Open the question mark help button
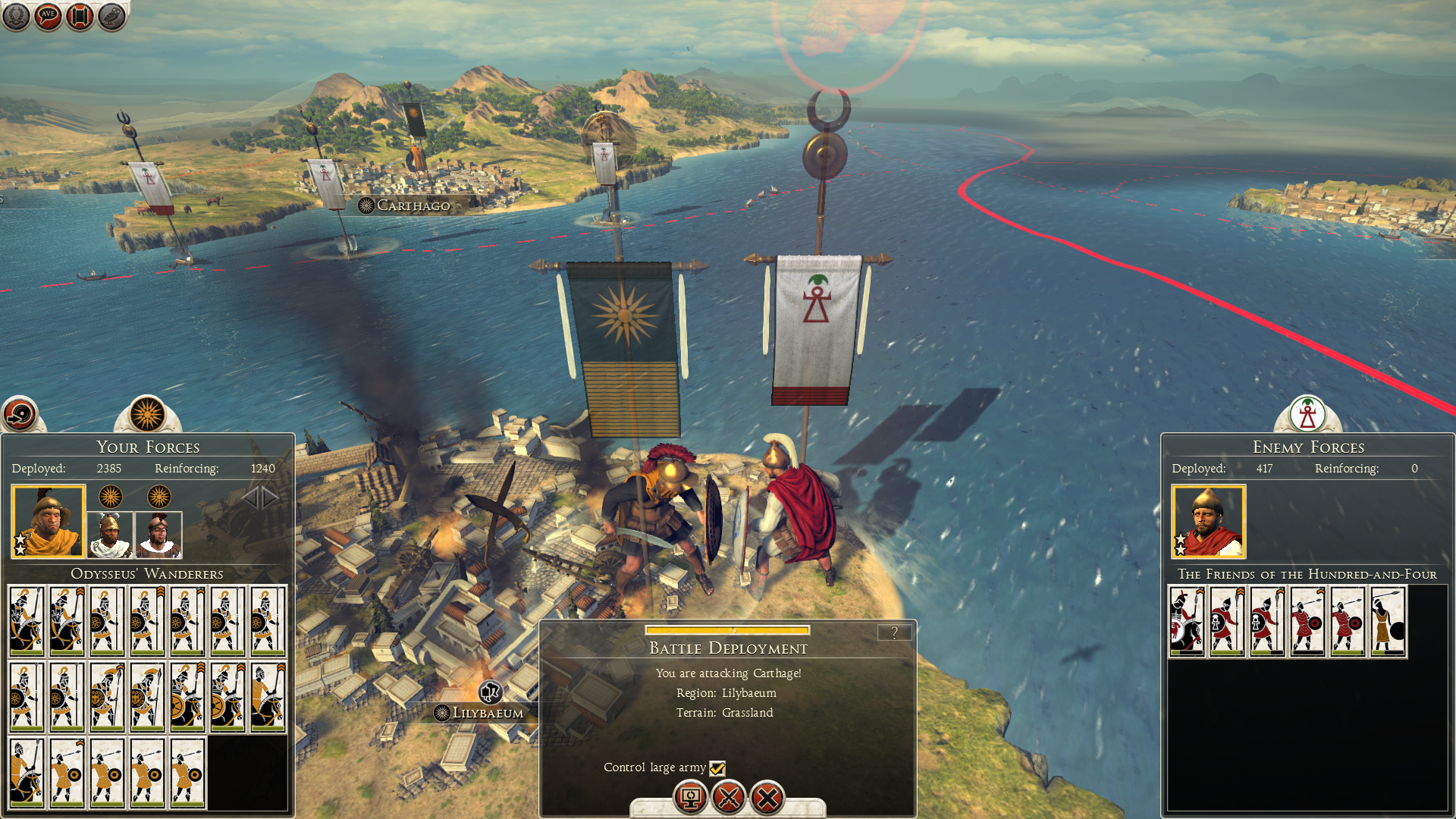 [894, 632]
